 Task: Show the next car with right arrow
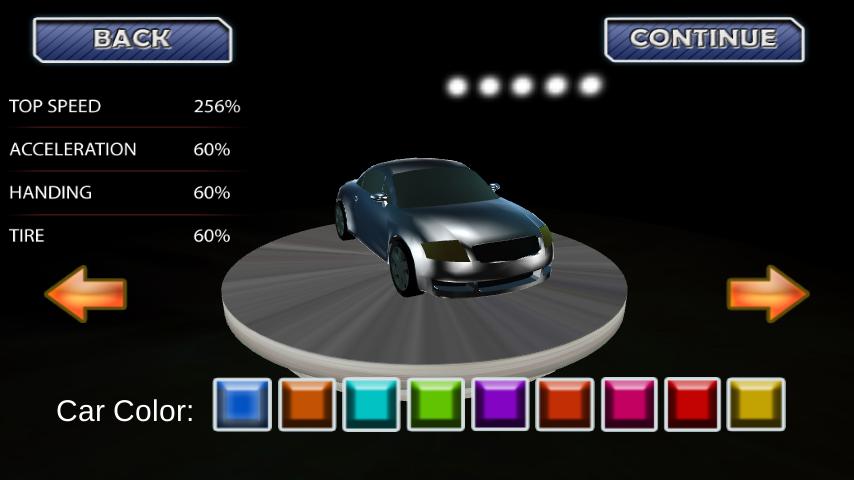[x=767, y=293]
